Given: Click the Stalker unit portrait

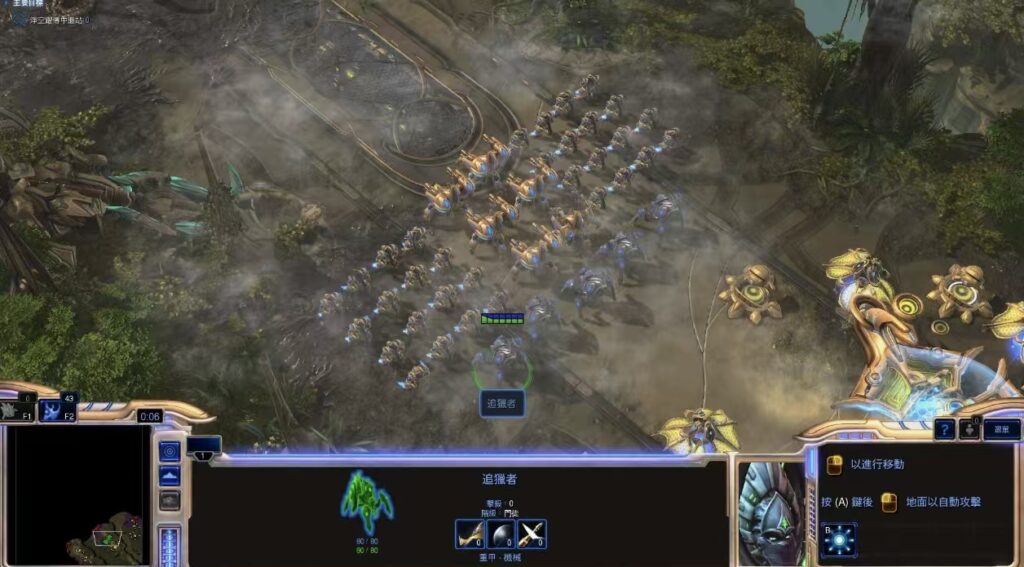Looking at the screenshot, I should click(771, 512).
